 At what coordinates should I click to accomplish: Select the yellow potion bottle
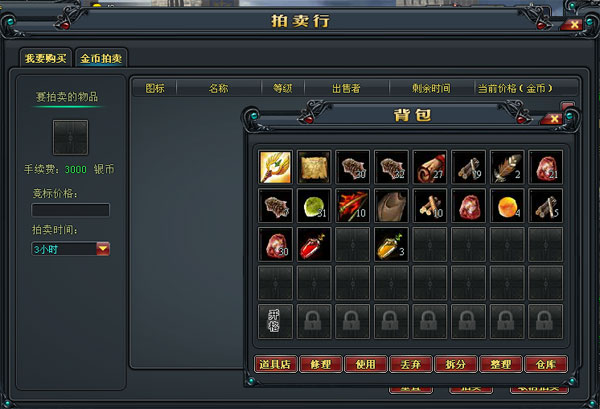click(x=390, y=244)
